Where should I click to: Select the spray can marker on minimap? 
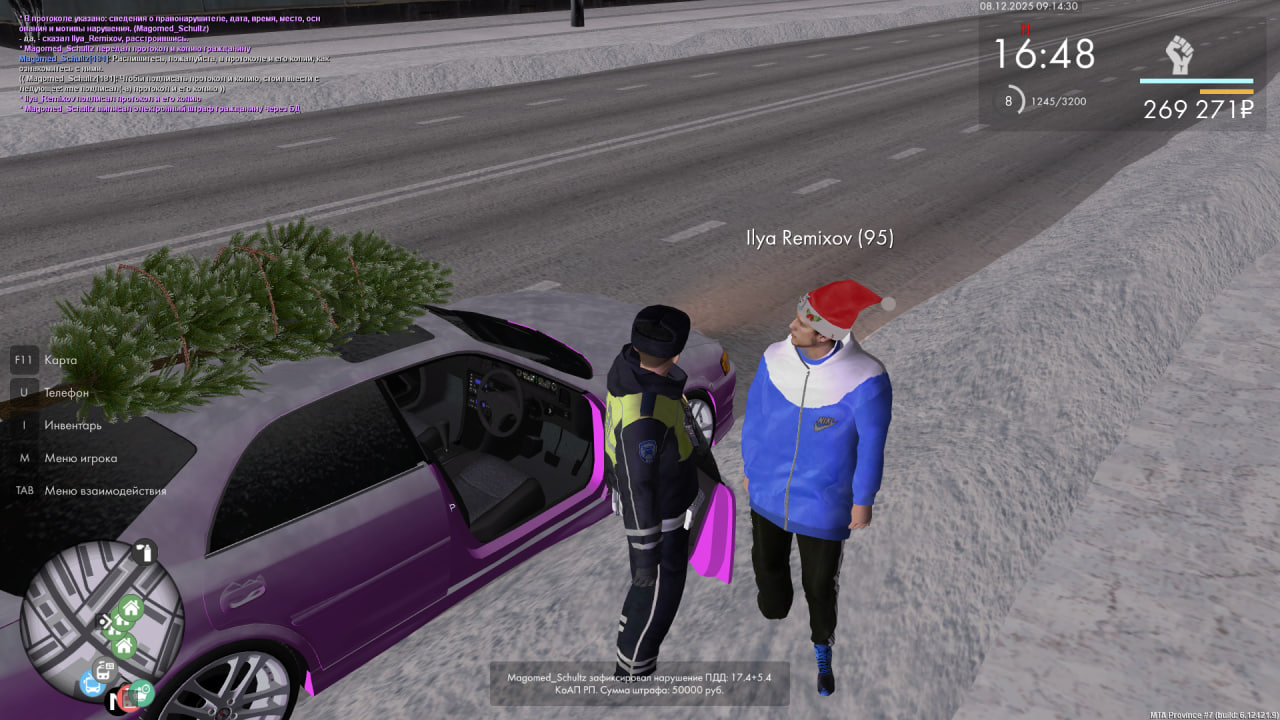point(147,553)
